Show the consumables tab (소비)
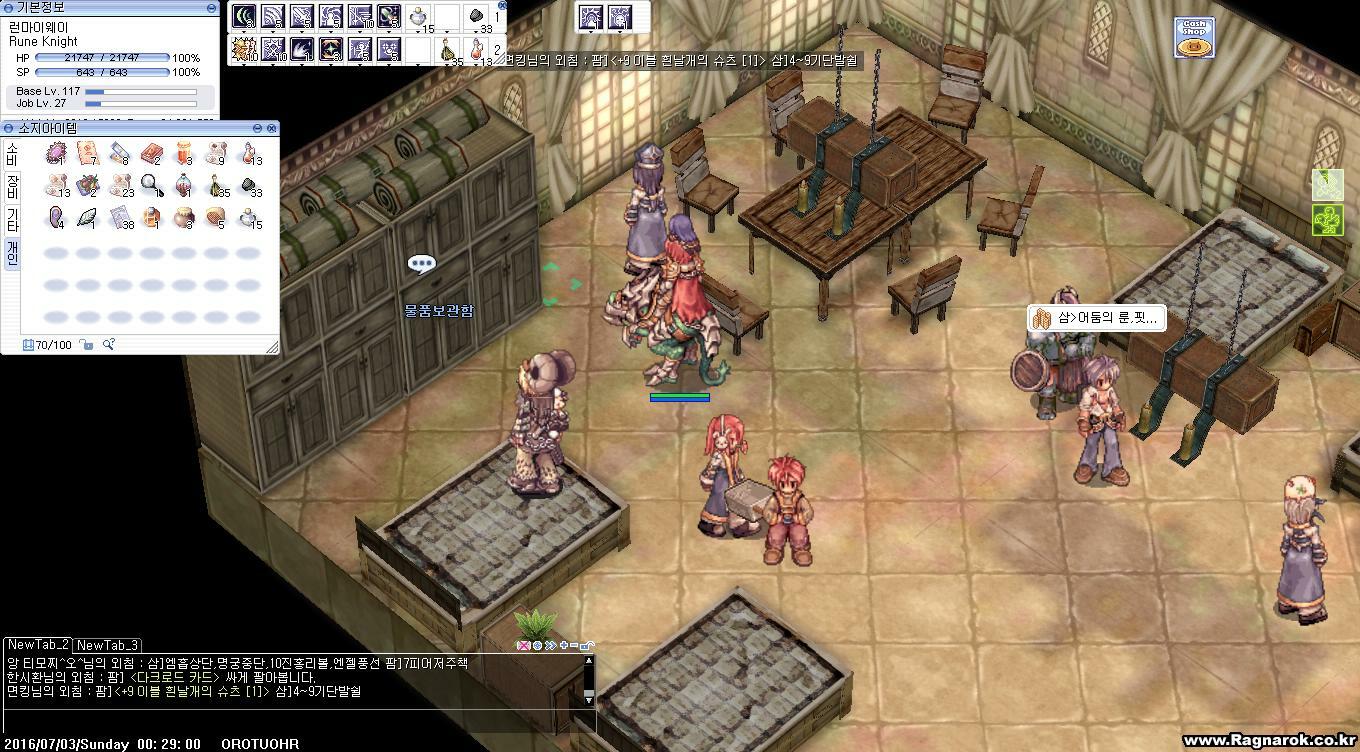 (x=12, y=153)
